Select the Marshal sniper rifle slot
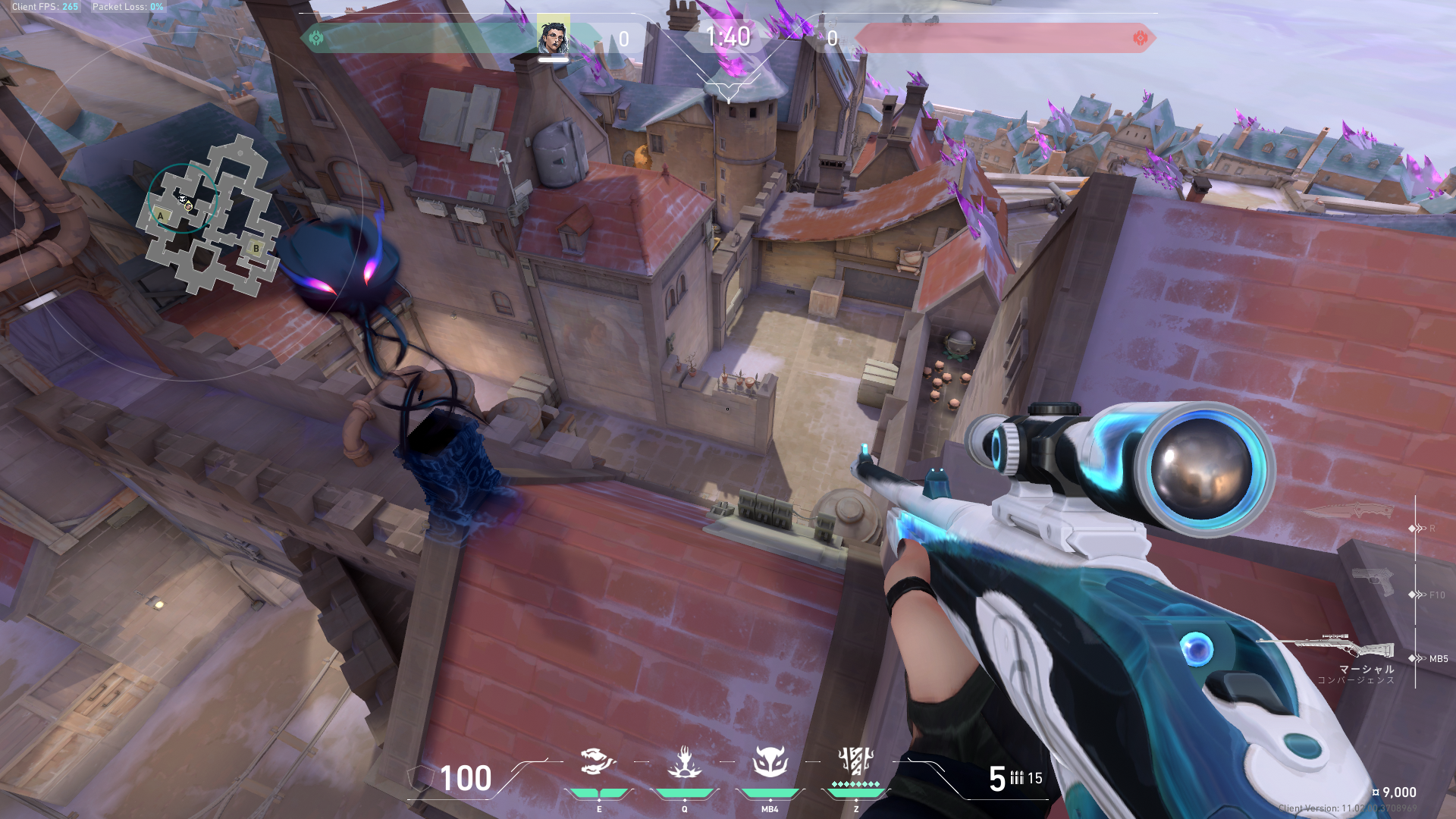 (x=1326, y=647)
